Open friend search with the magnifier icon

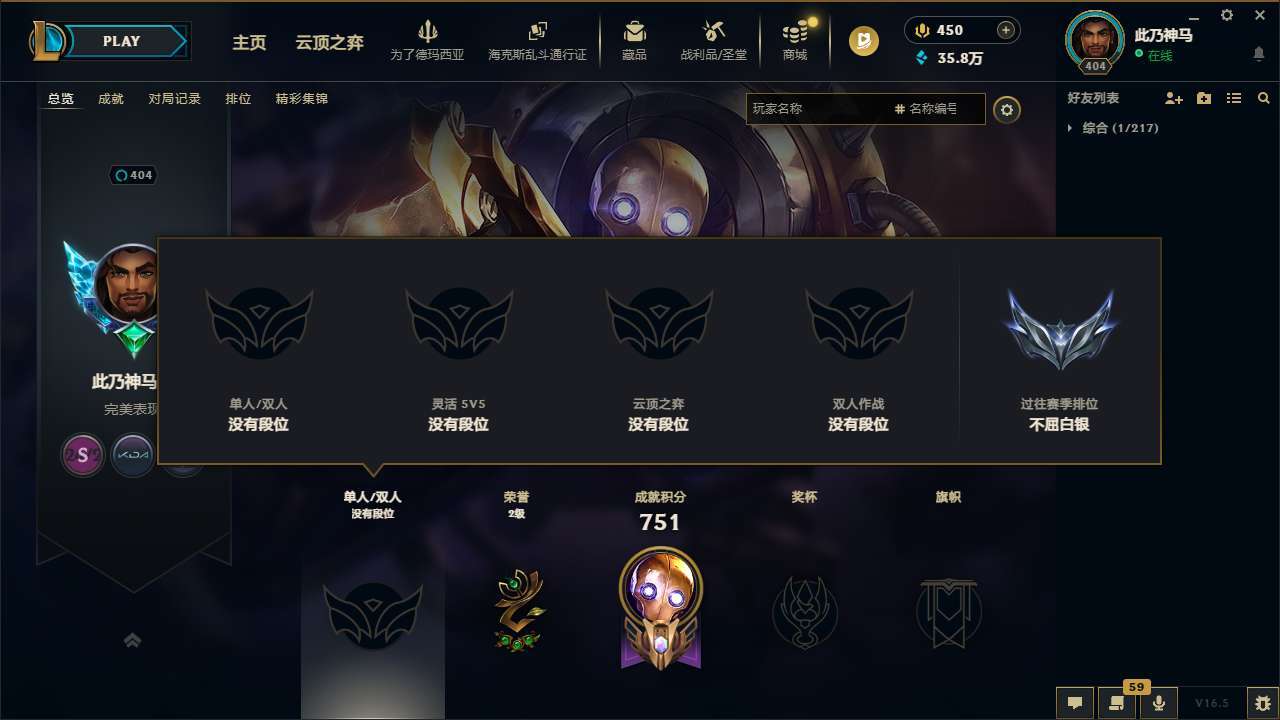tap(1263, 98)
